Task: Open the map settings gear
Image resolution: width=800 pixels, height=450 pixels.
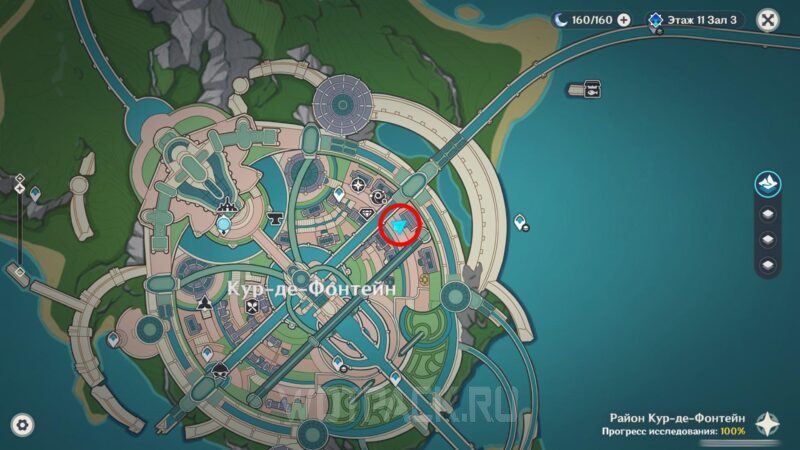Action: click(21, 424)
